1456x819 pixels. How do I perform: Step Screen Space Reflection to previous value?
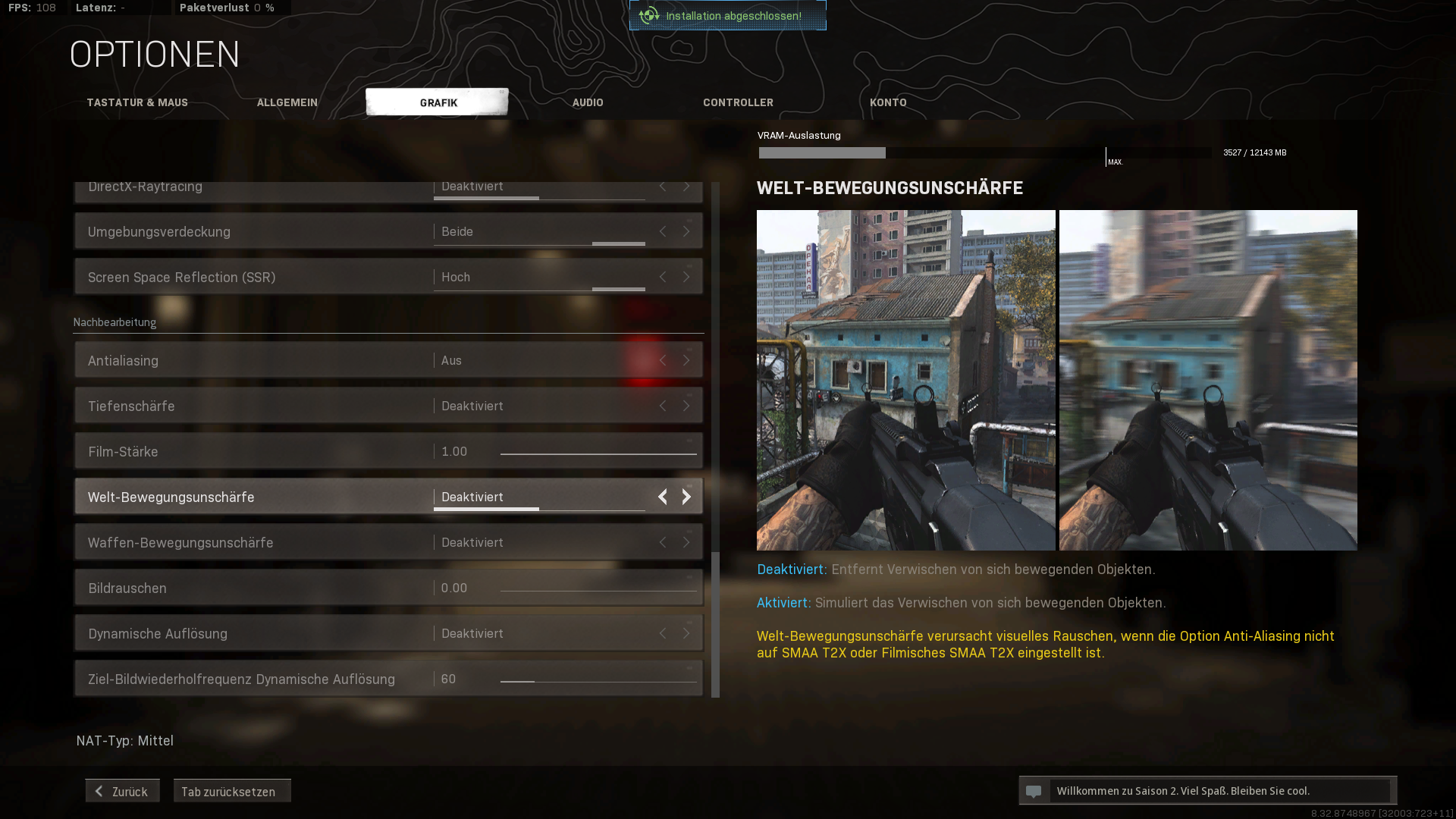click(662, 277)
